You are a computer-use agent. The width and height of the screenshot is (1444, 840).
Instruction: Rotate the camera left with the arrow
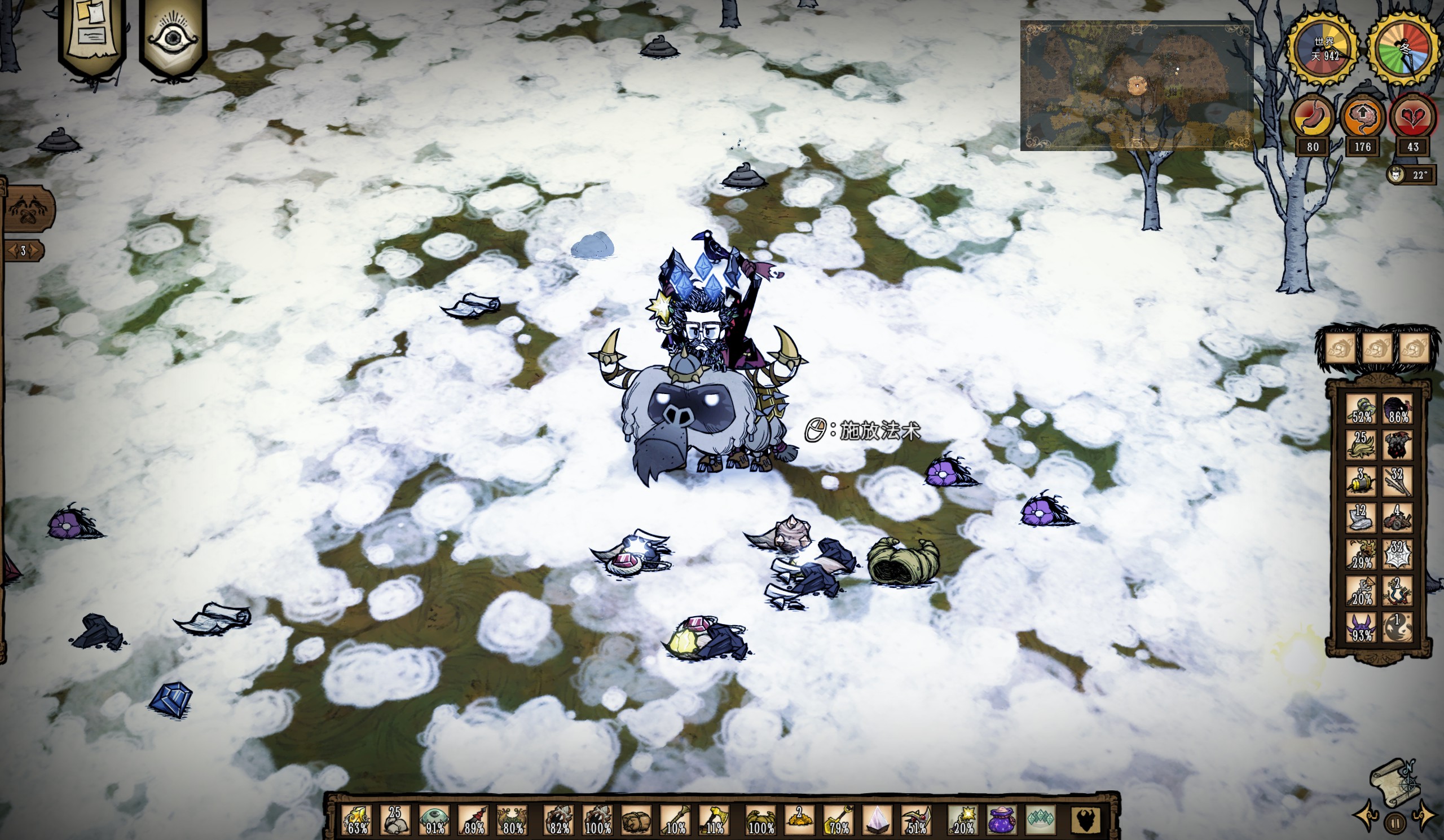(1366, 815)
